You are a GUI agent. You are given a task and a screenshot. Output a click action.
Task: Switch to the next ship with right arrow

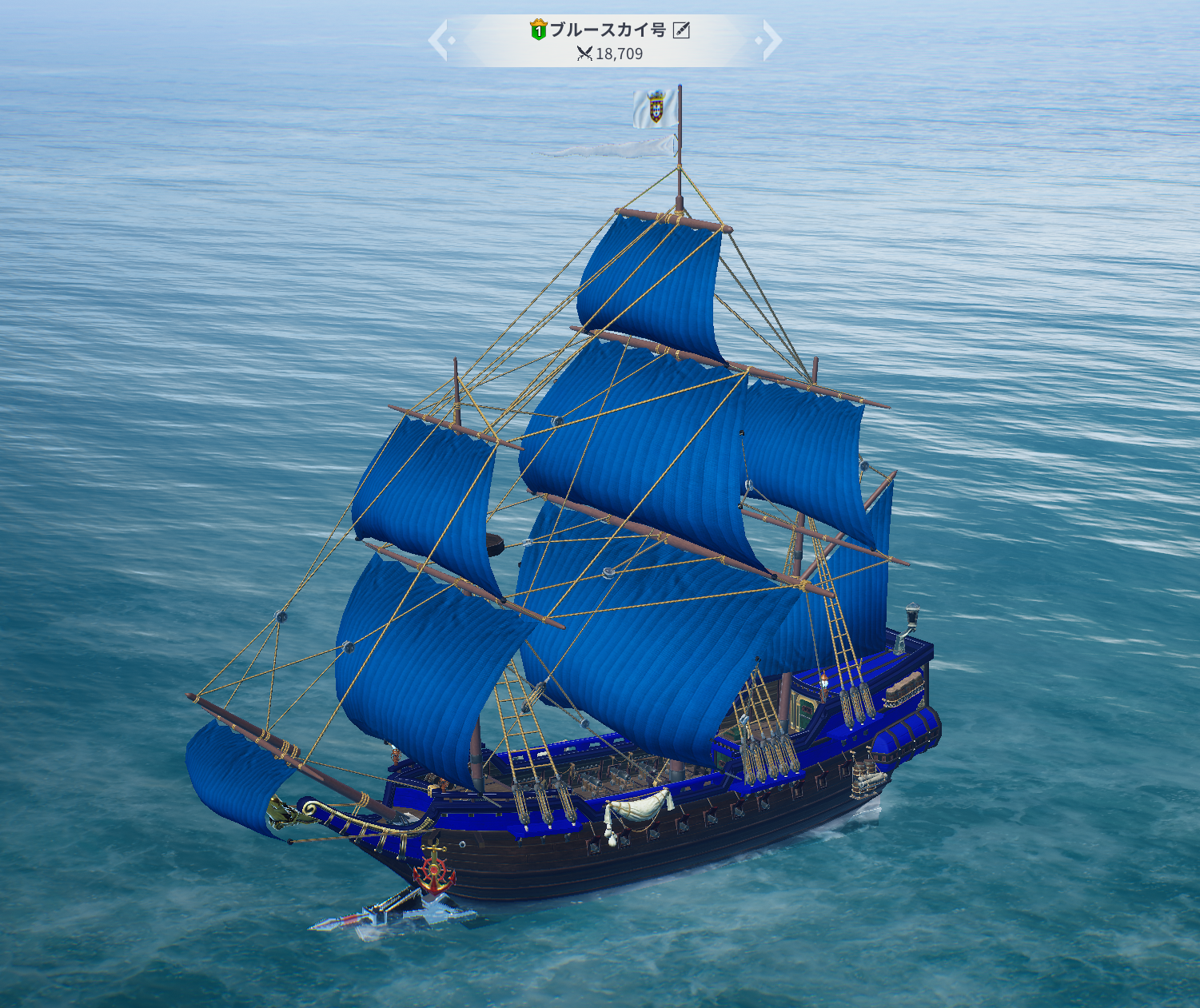[x=771, y=40]
